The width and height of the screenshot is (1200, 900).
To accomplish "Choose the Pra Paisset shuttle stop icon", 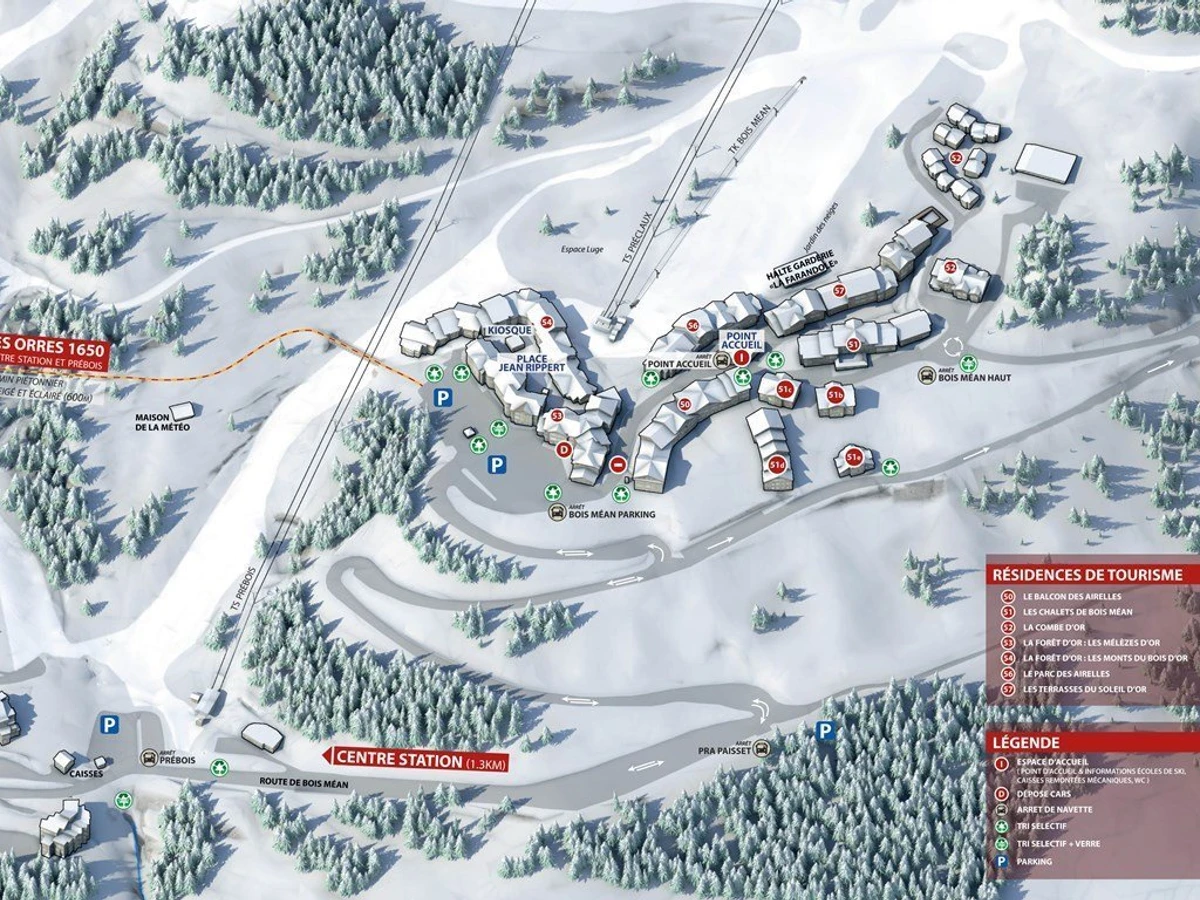I will point(762,748).
